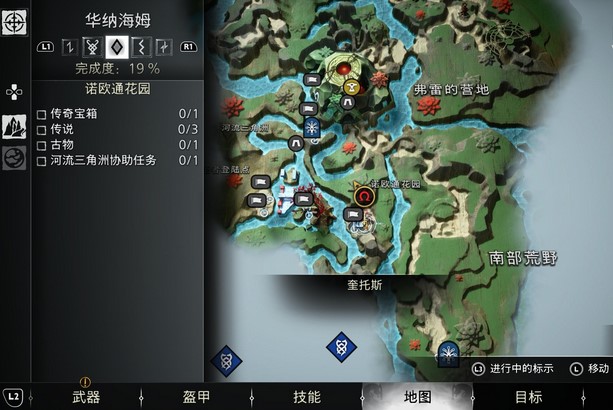
Task: Select the 地图 (Map) tab
Action: click(417, 397)
